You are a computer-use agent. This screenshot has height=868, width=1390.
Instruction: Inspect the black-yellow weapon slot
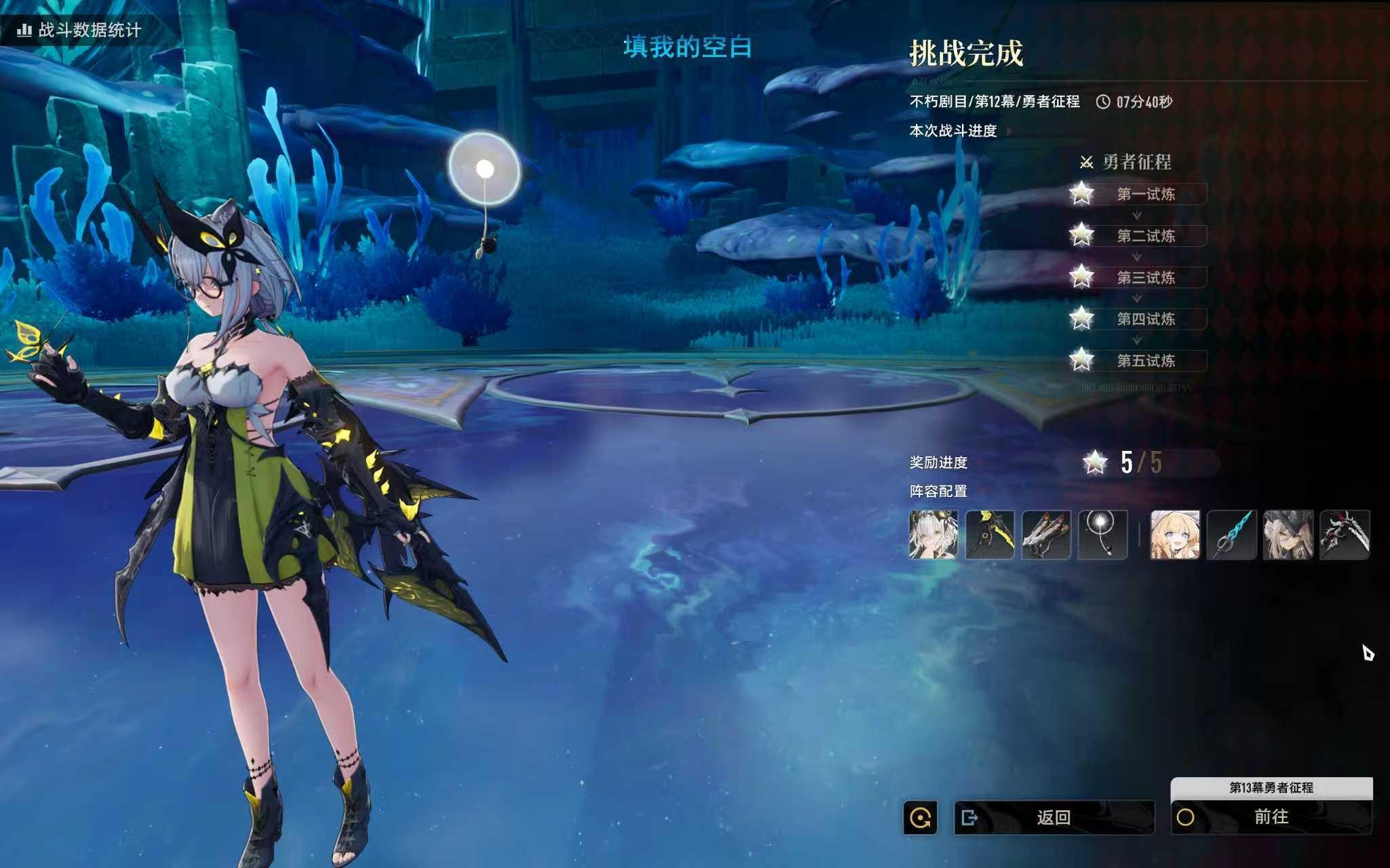point(990,535)
